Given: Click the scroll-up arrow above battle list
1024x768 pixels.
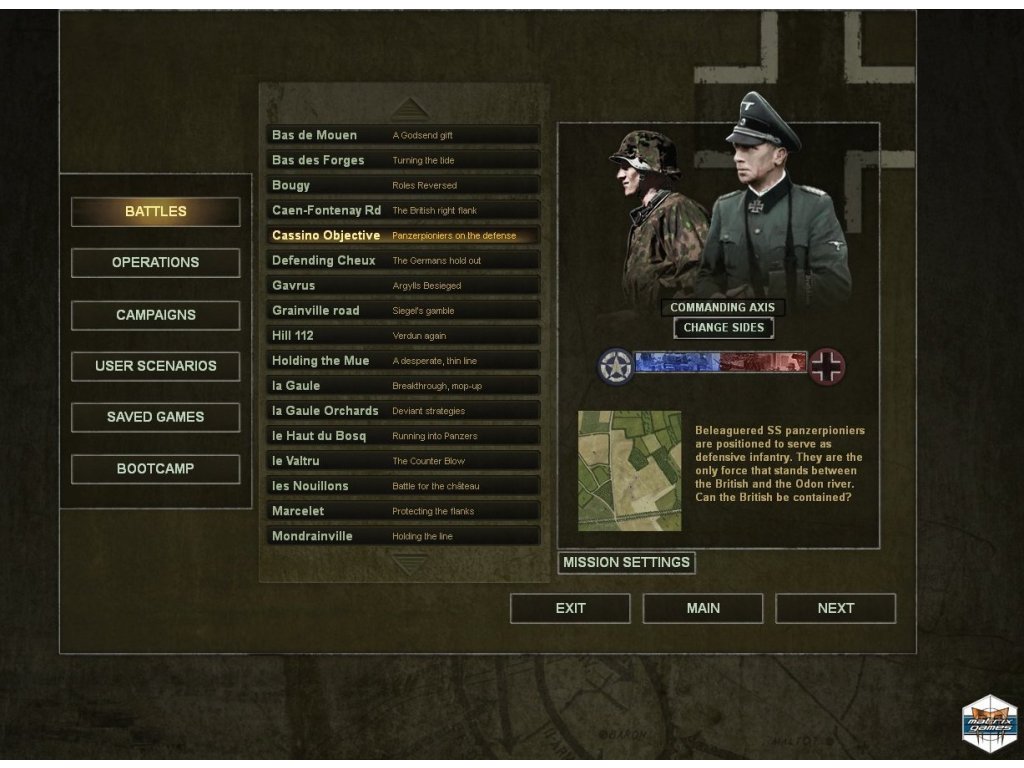Looking at the screenshot, I should pos(410,108).
